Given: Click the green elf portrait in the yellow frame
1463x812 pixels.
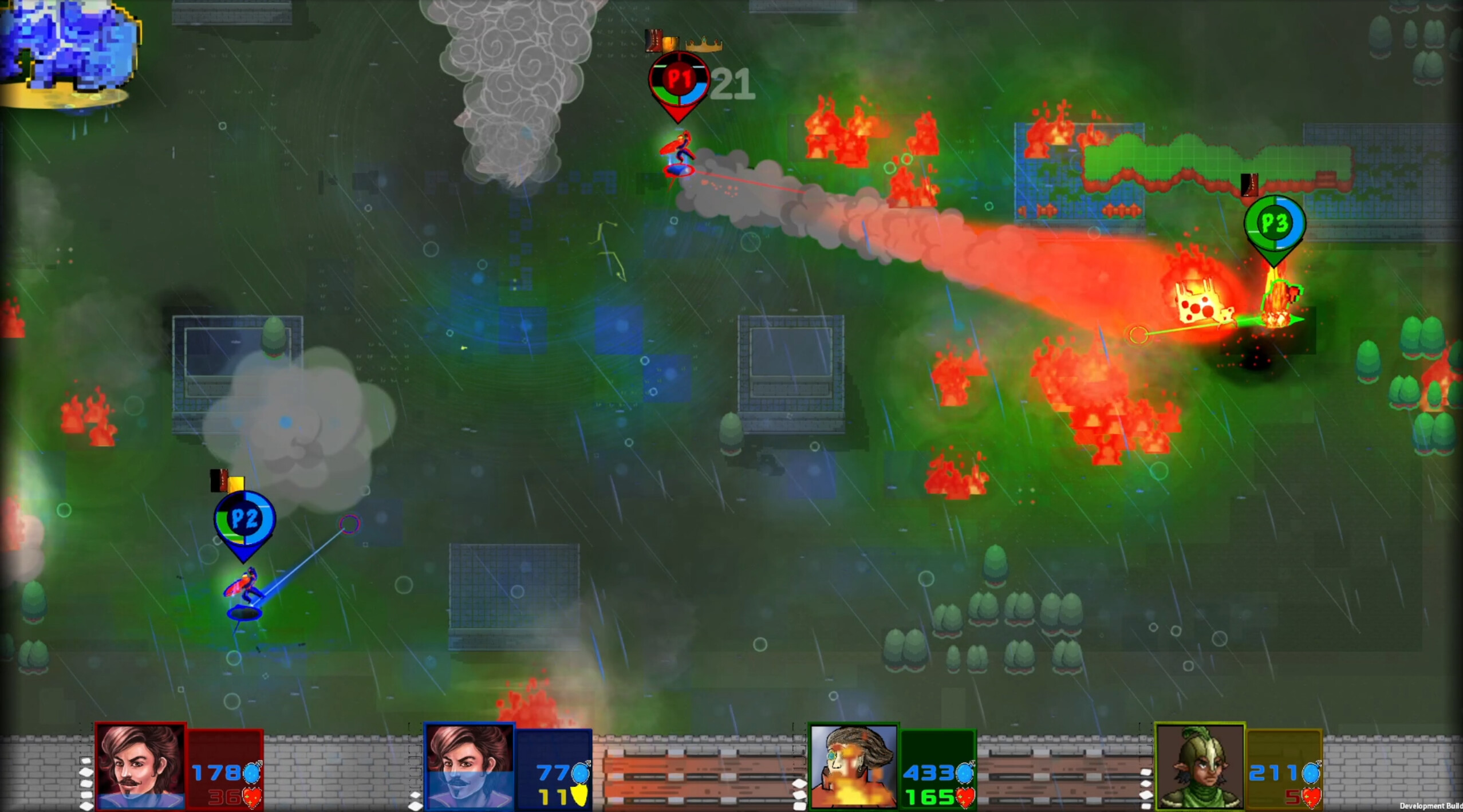Looking at the screenshot, I should (x=1200, y=764).
